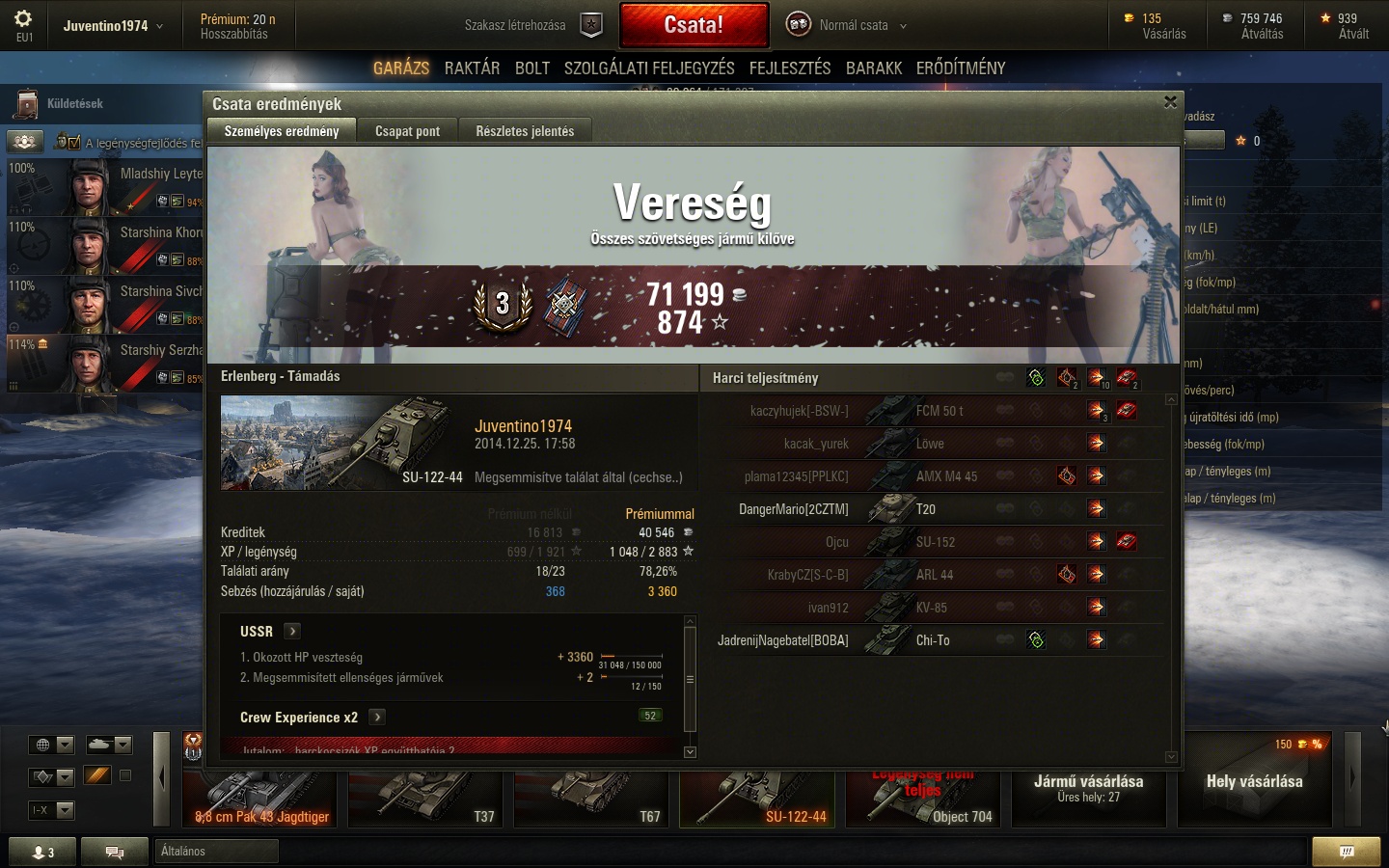Go to the BOLT shop menu

pyautogui.click(x=532, y=68)
